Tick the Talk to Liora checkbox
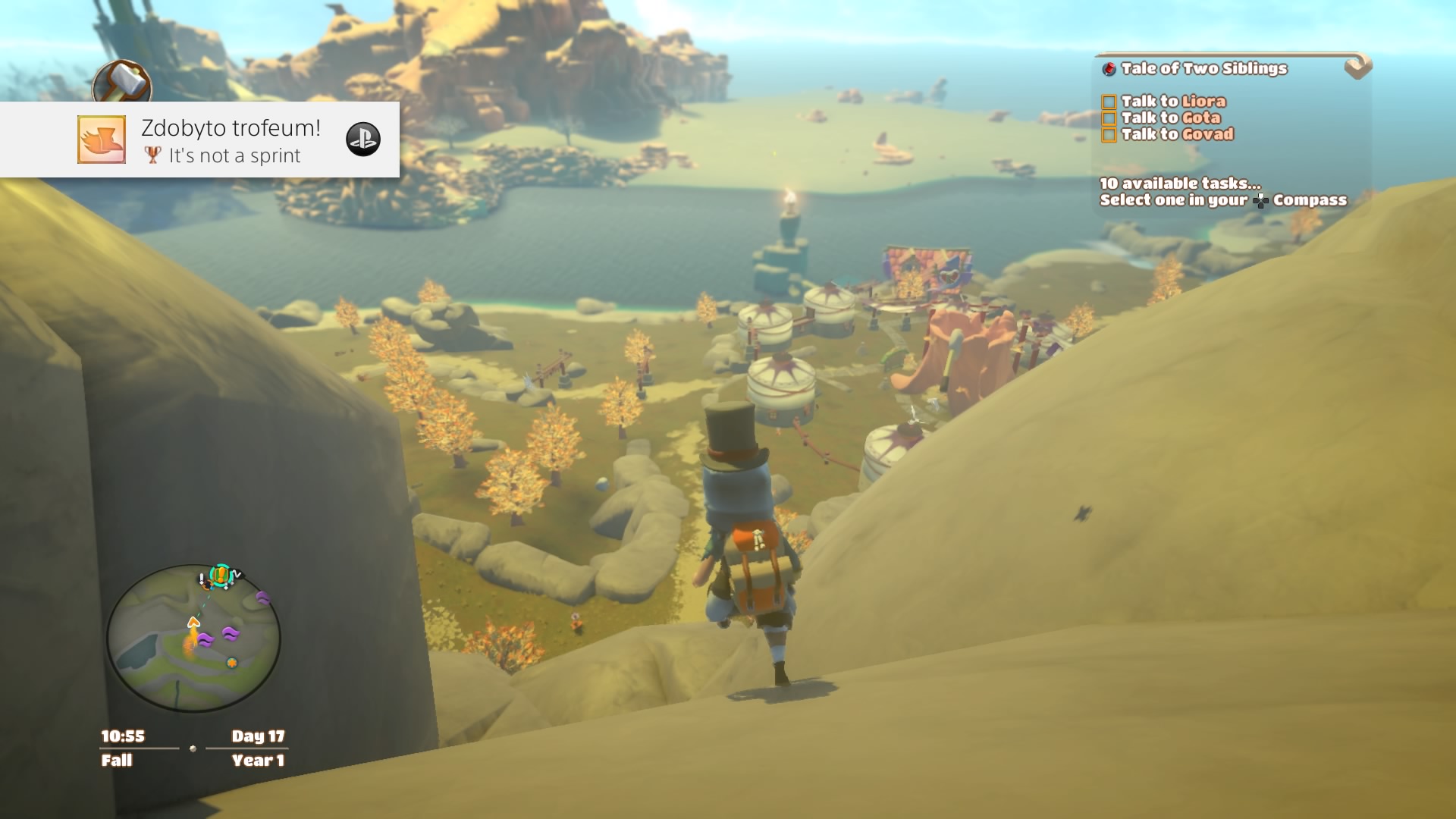Viewport: 1456px width, 819px height. pos(1109,102)
